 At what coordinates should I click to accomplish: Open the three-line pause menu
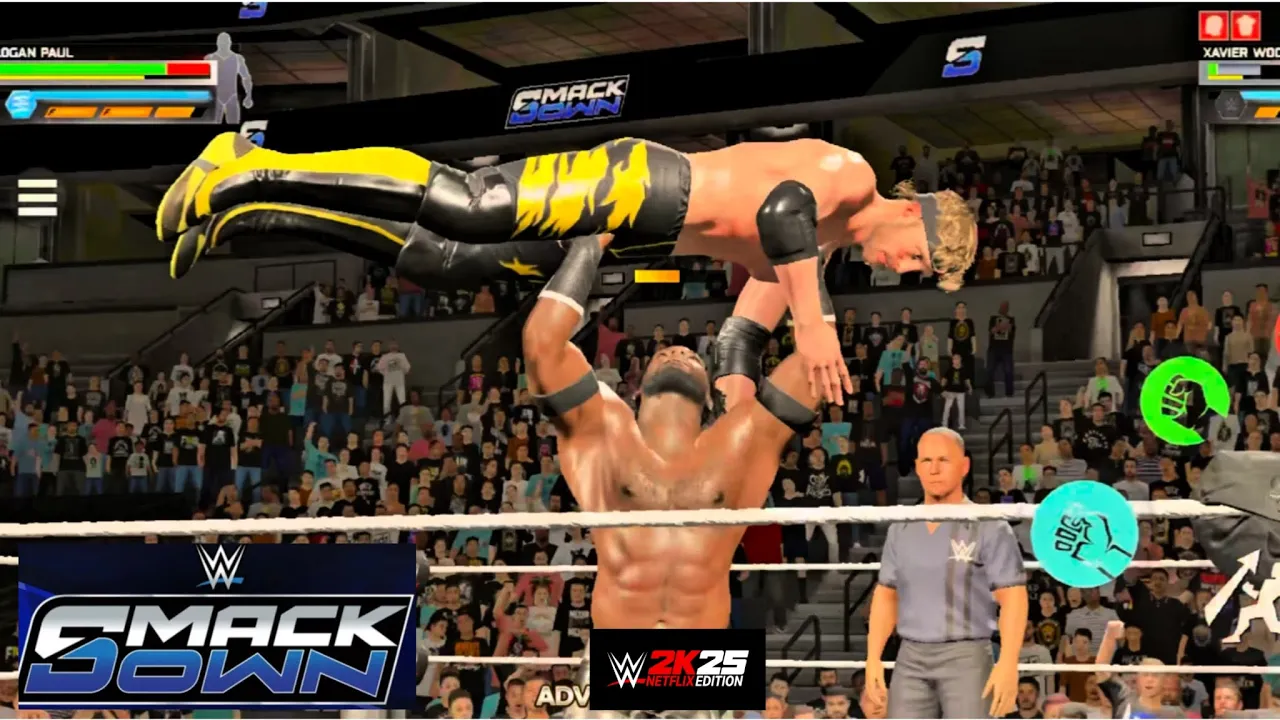click(37, 196)
